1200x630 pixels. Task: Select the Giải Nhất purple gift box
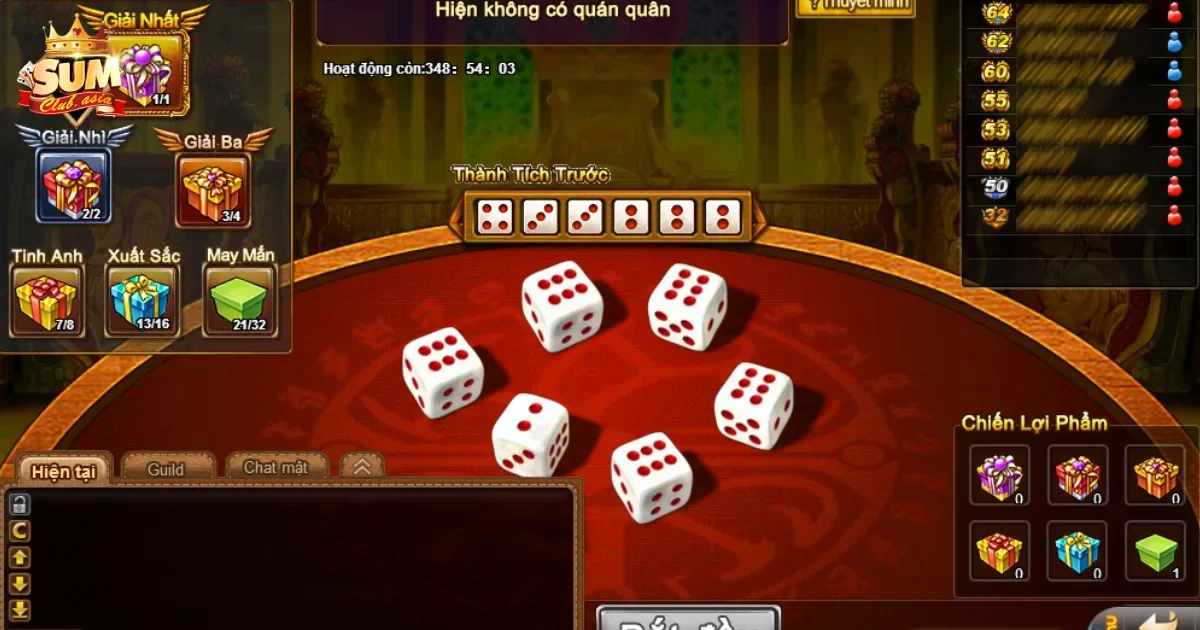(x=148, y=72)
